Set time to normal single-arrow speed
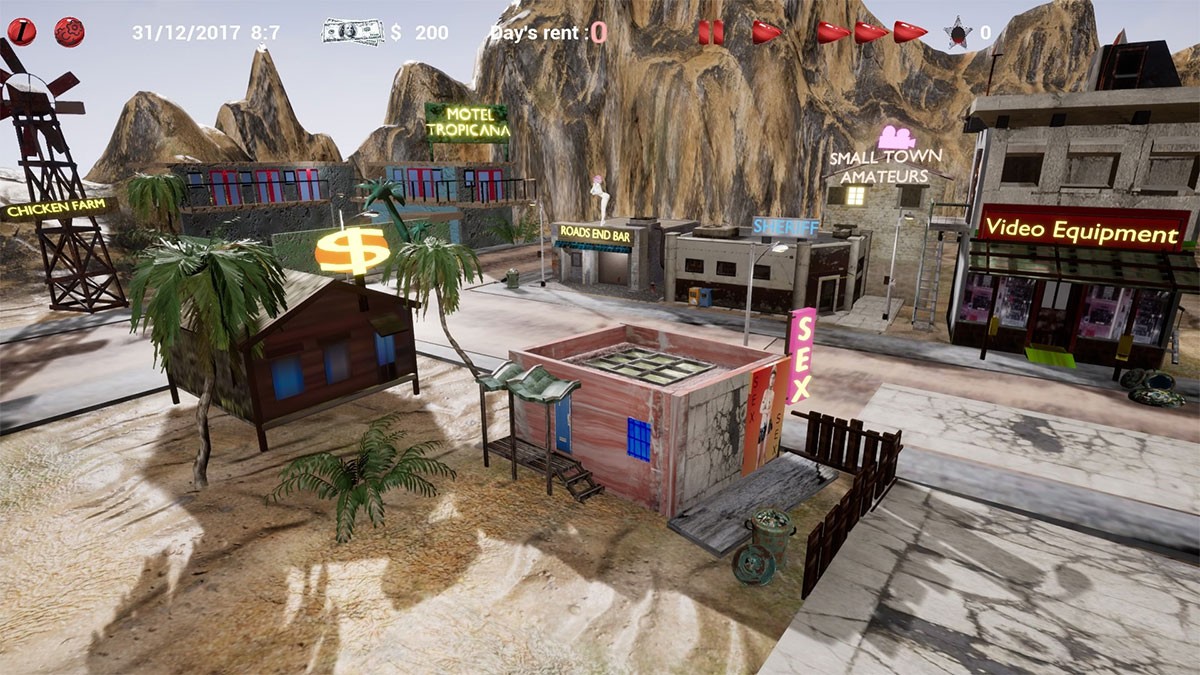This screenshot has height=675, width=1200. [766, 32]
